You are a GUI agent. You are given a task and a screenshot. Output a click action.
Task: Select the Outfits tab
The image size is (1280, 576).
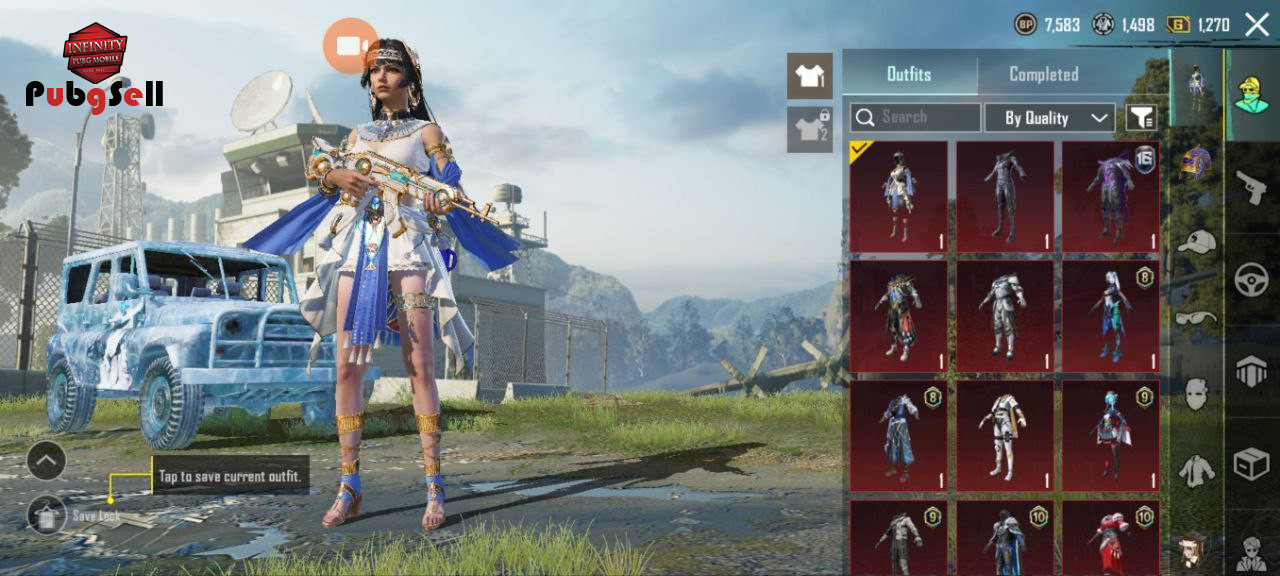(x=909, y=74)
